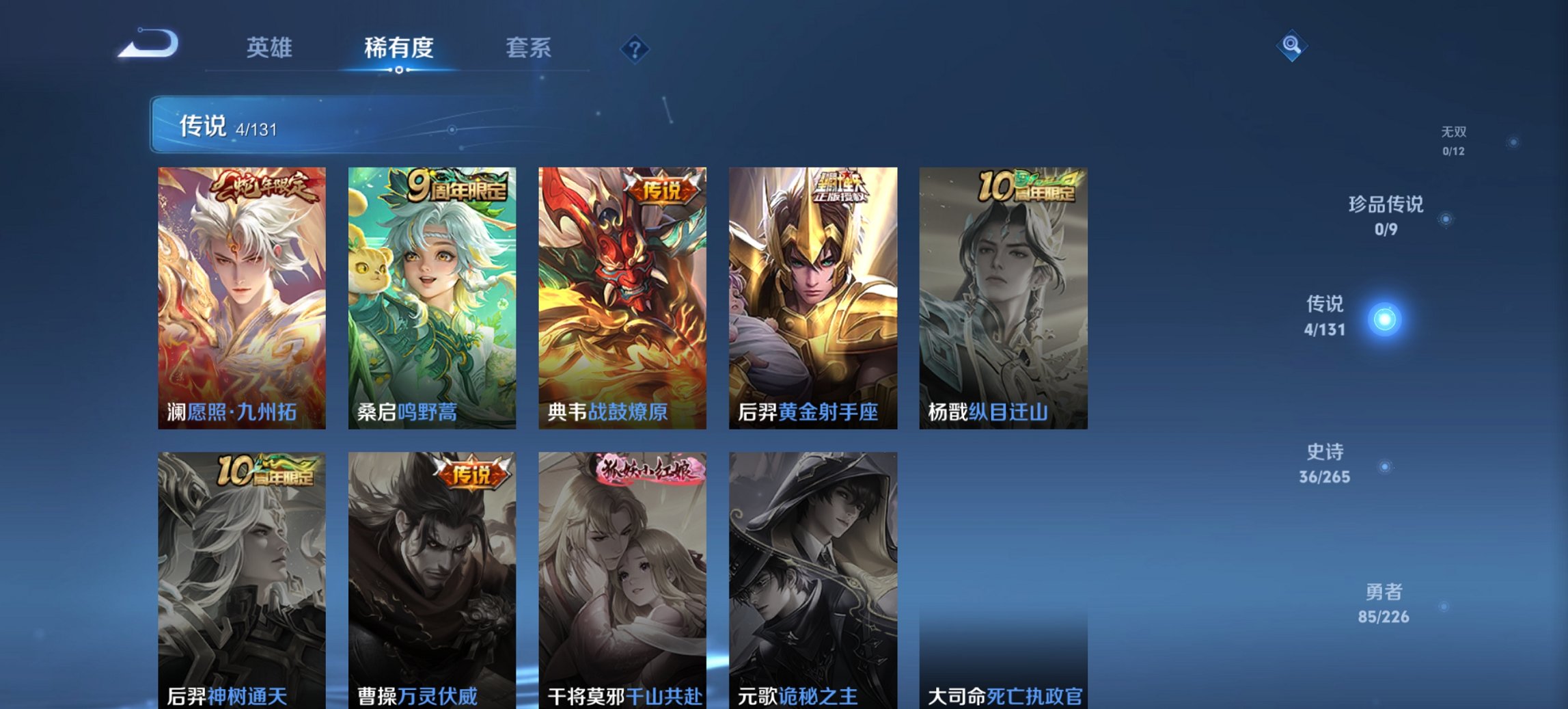Screen dimensions: 1568x709
Task: Open 澜 skin 愿照·九州拓 thumbnail
Action: point(240,297)
